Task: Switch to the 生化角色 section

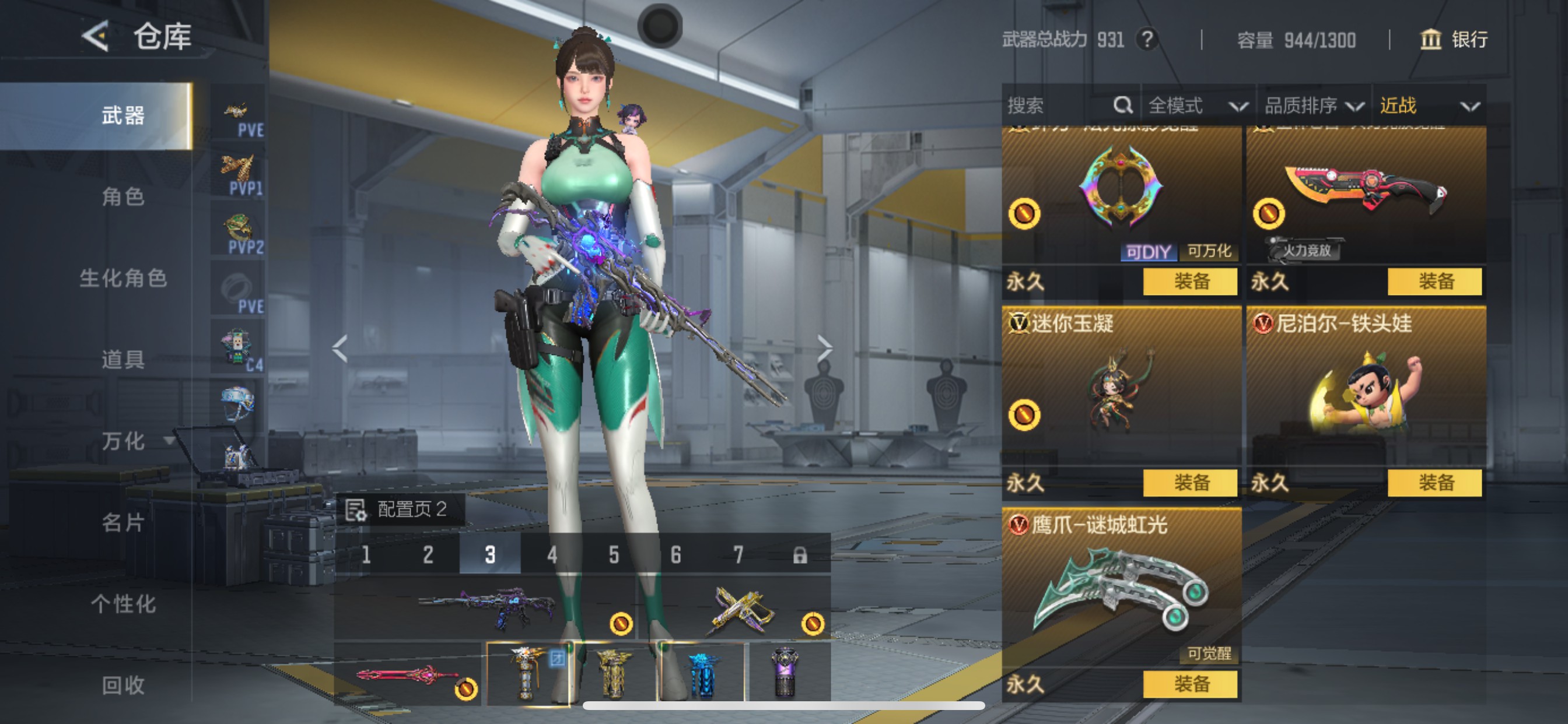Action: coord(123,279)
